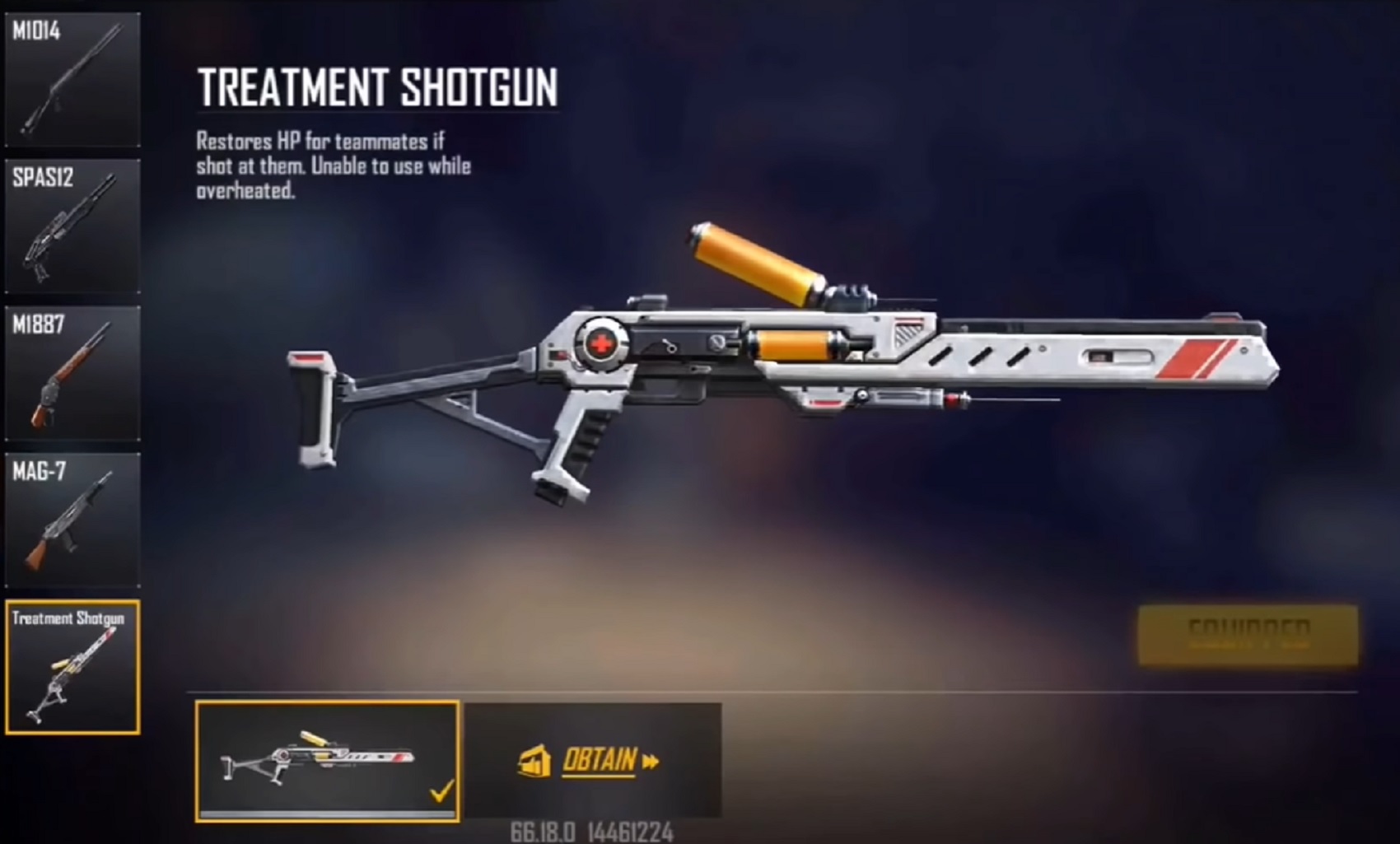1400x844 pixels.
Task: Open the OBTAIN link
Action: tap(599, 760)
